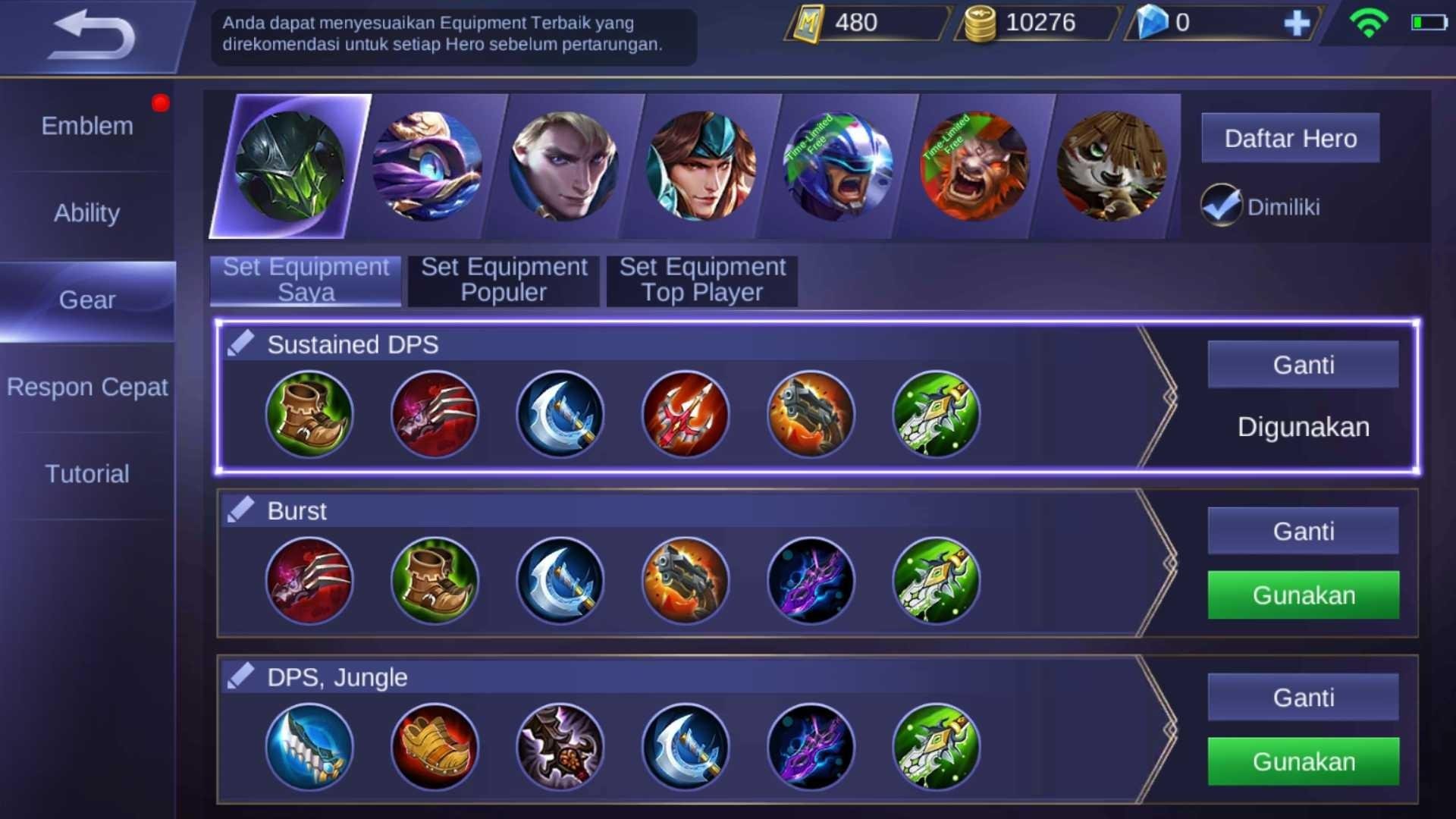Open the Respon Cepat section
Screen dimensions: 1456x819
click(87, 387)
